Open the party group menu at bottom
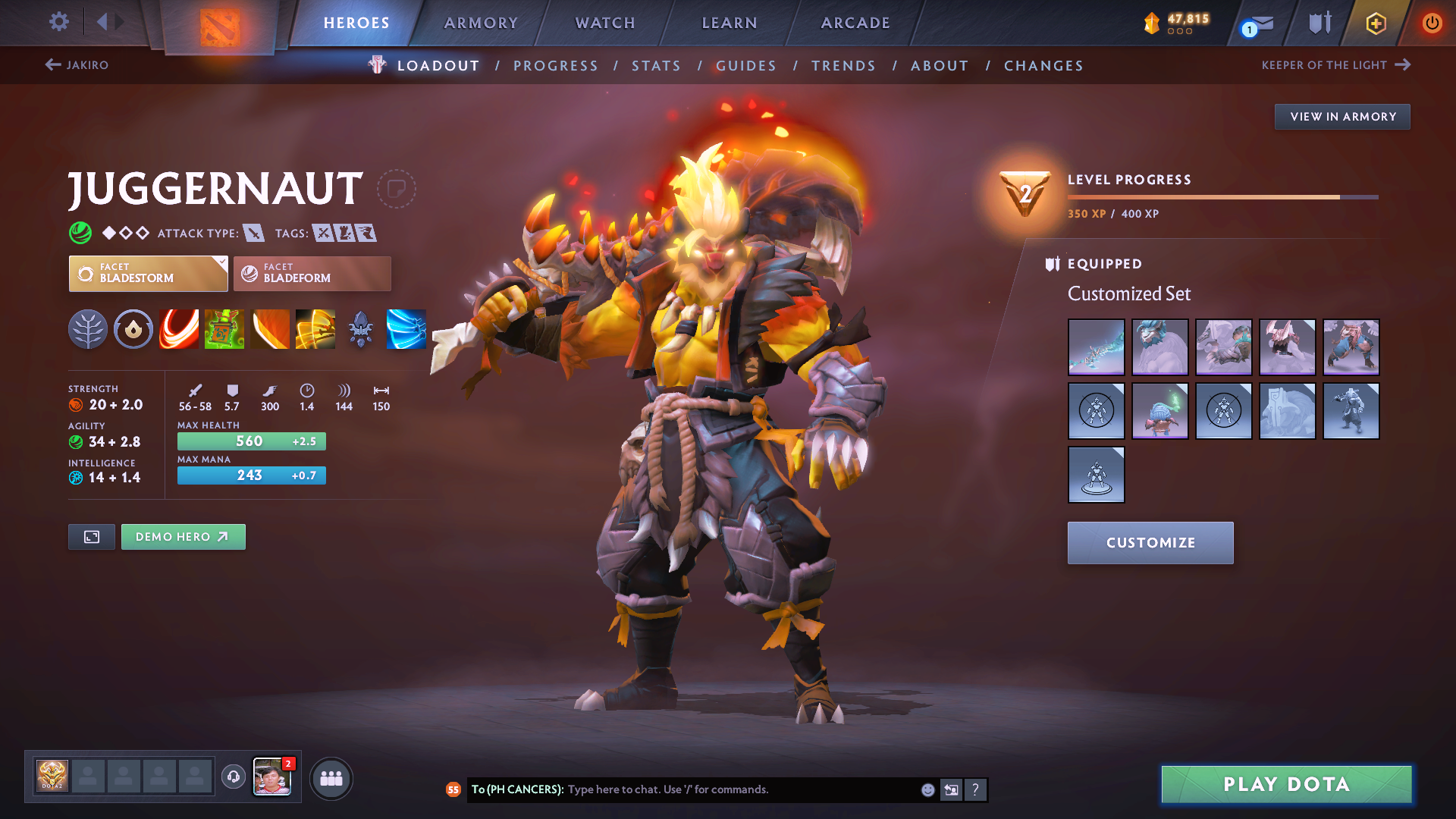Viewport: 1456px width, 819px height. [331, 778]
